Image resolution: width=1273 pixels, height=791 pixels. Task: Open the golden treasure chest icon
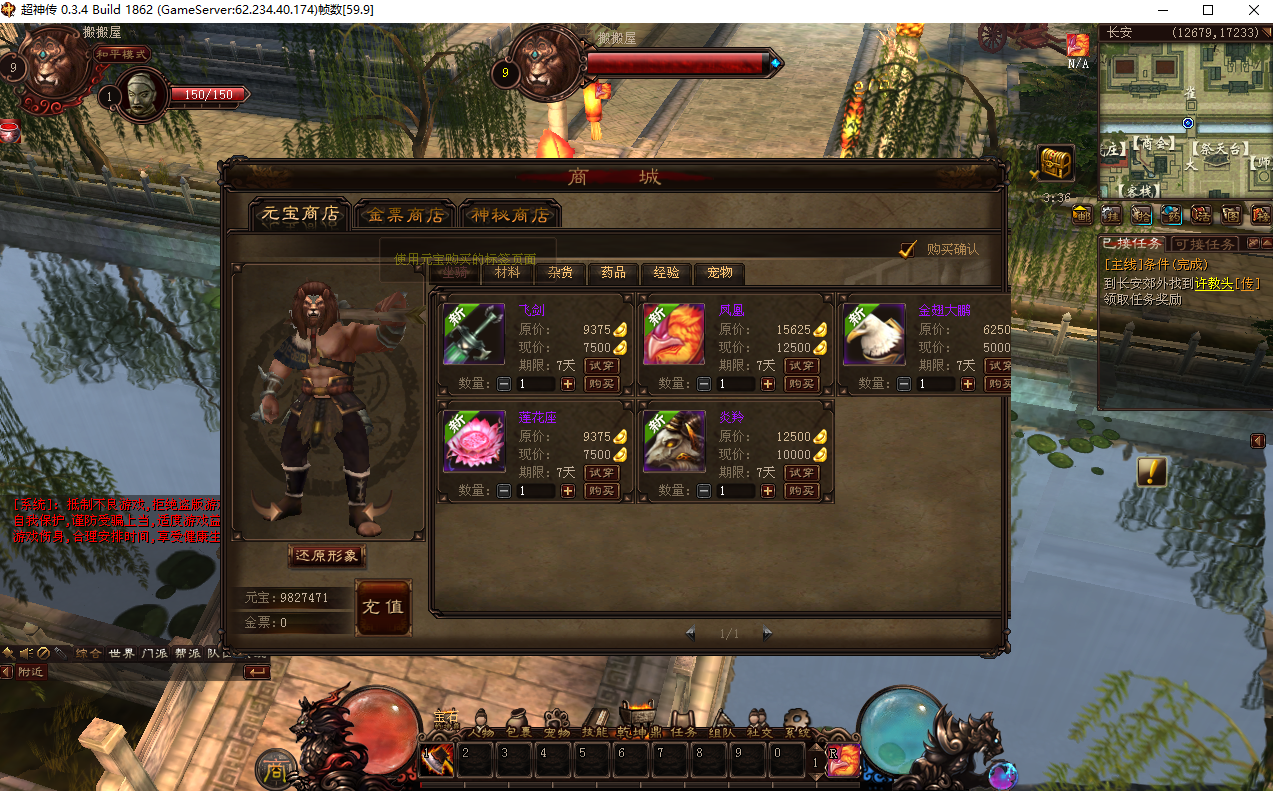point(1055,162)
